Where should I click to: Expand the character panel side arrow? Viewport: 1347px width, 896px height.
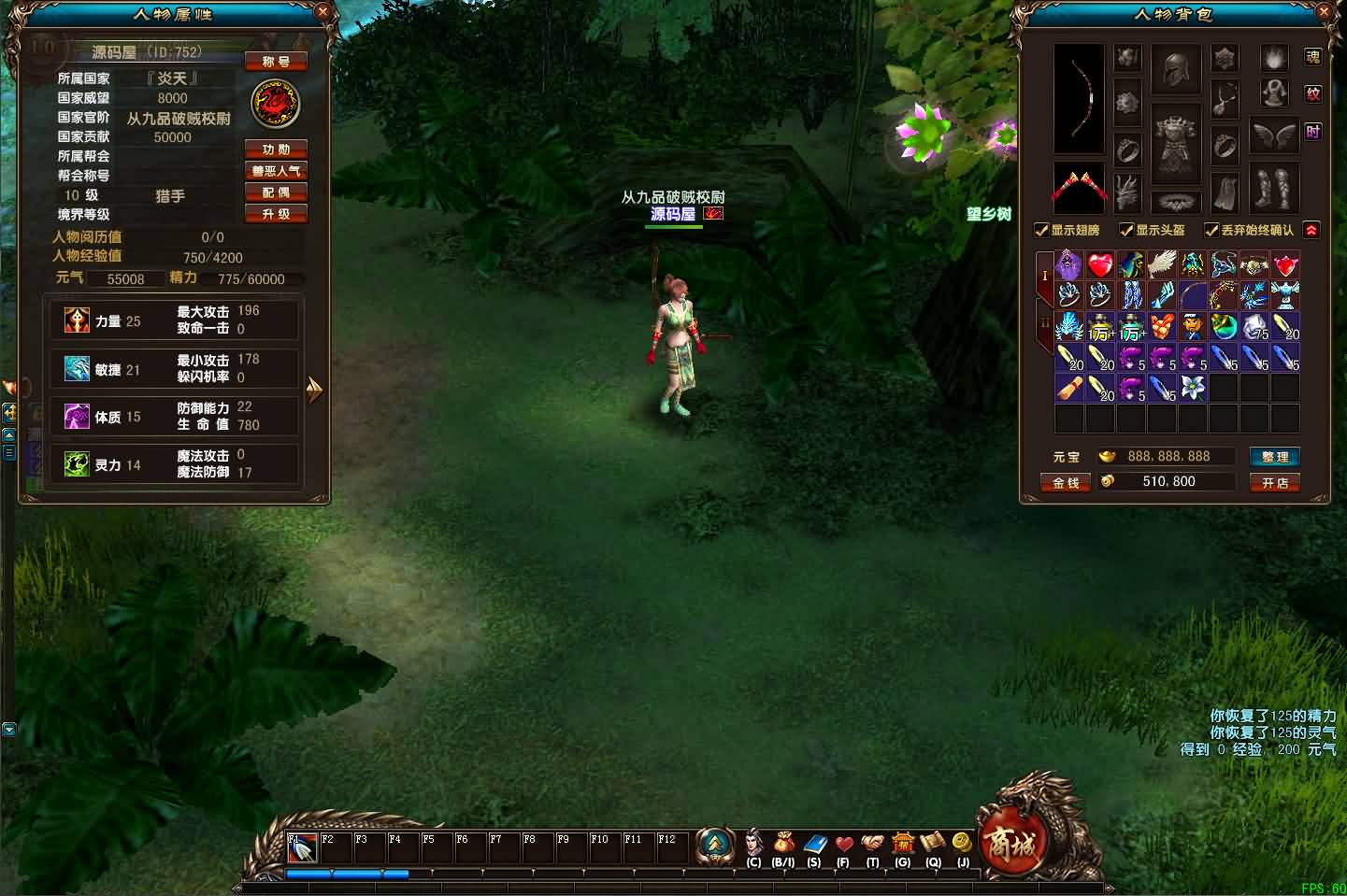pos(316,390)
